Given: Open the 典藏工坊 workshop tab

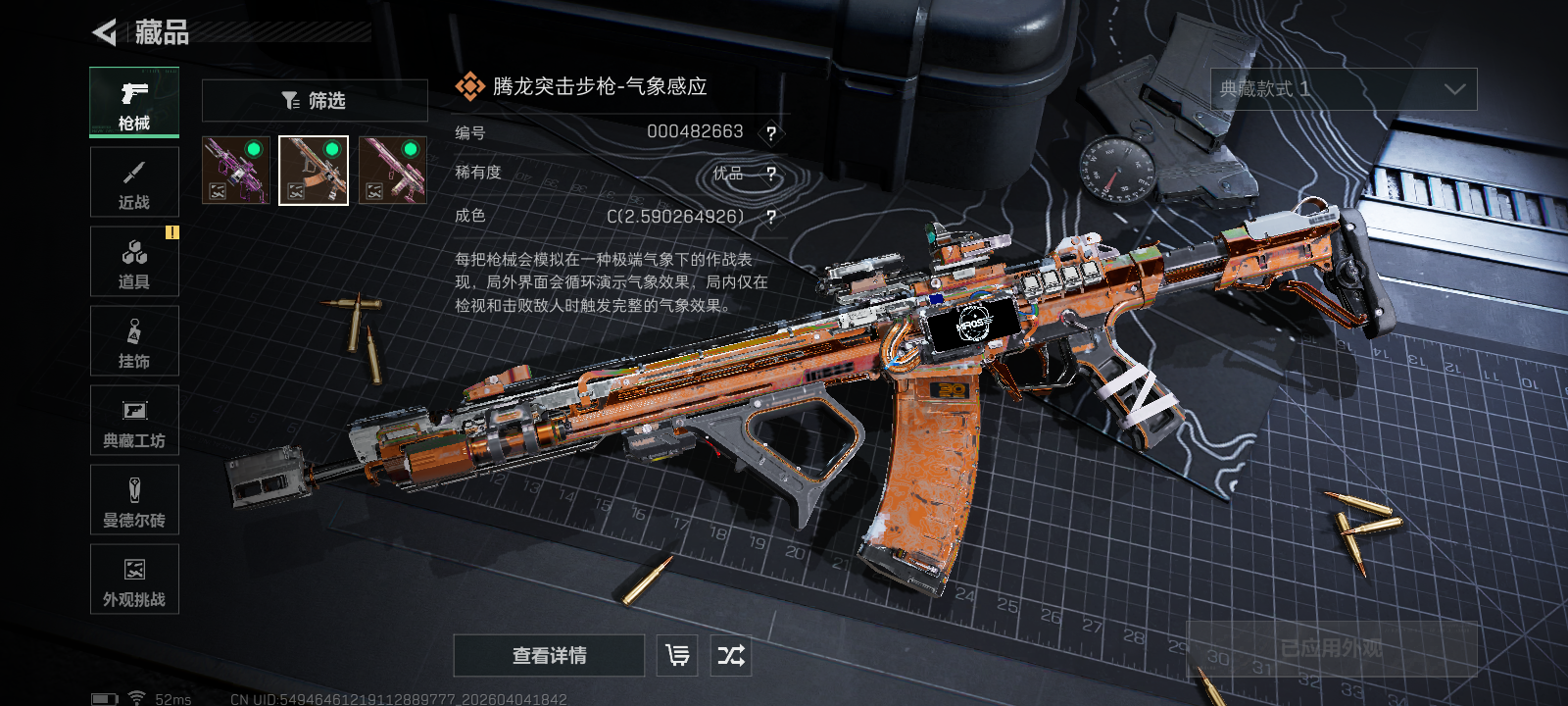Looking at the screenshot, I should (x=134, y=421).
